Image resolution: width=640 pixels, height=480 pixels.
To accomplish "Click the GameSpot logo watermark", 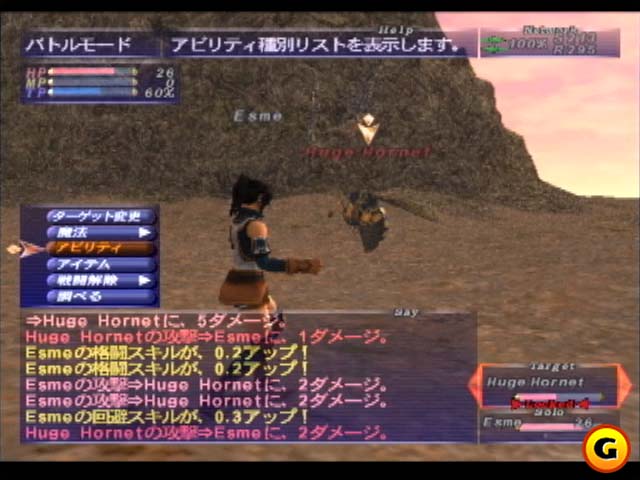I will pos(606,447).
